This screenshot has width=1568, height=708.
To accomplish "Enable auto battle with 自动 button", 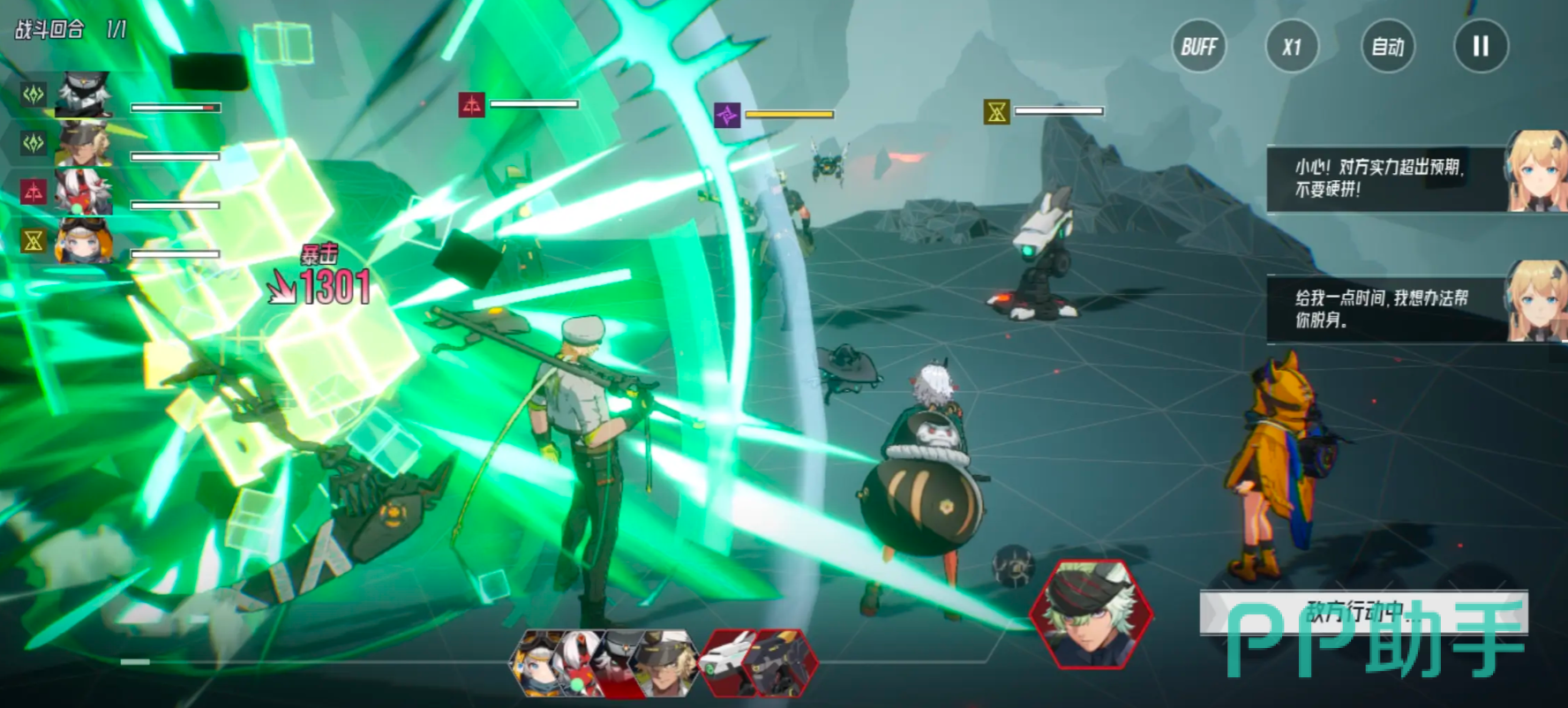I will pyautogui.click(x=1387, y=47).
